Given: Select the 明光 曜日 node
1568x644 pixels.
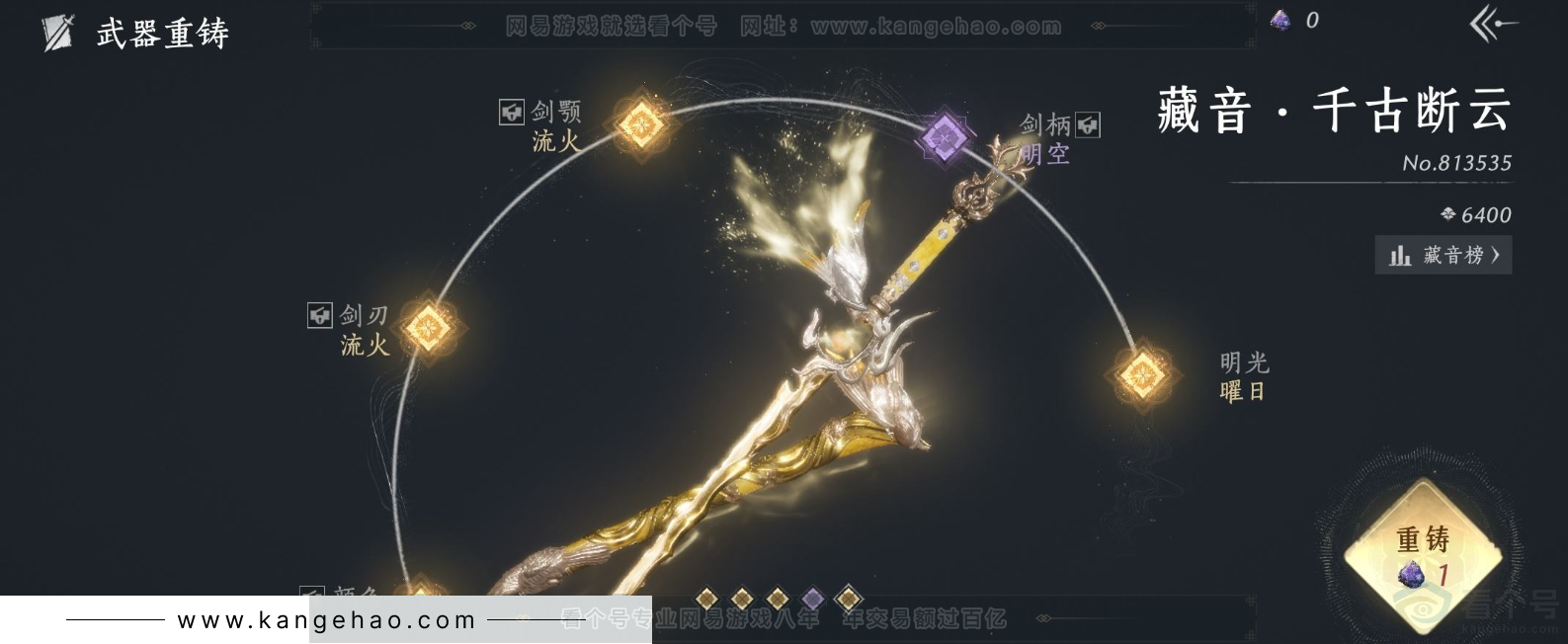Looking at the screenshot, I should click(1142, 374).
